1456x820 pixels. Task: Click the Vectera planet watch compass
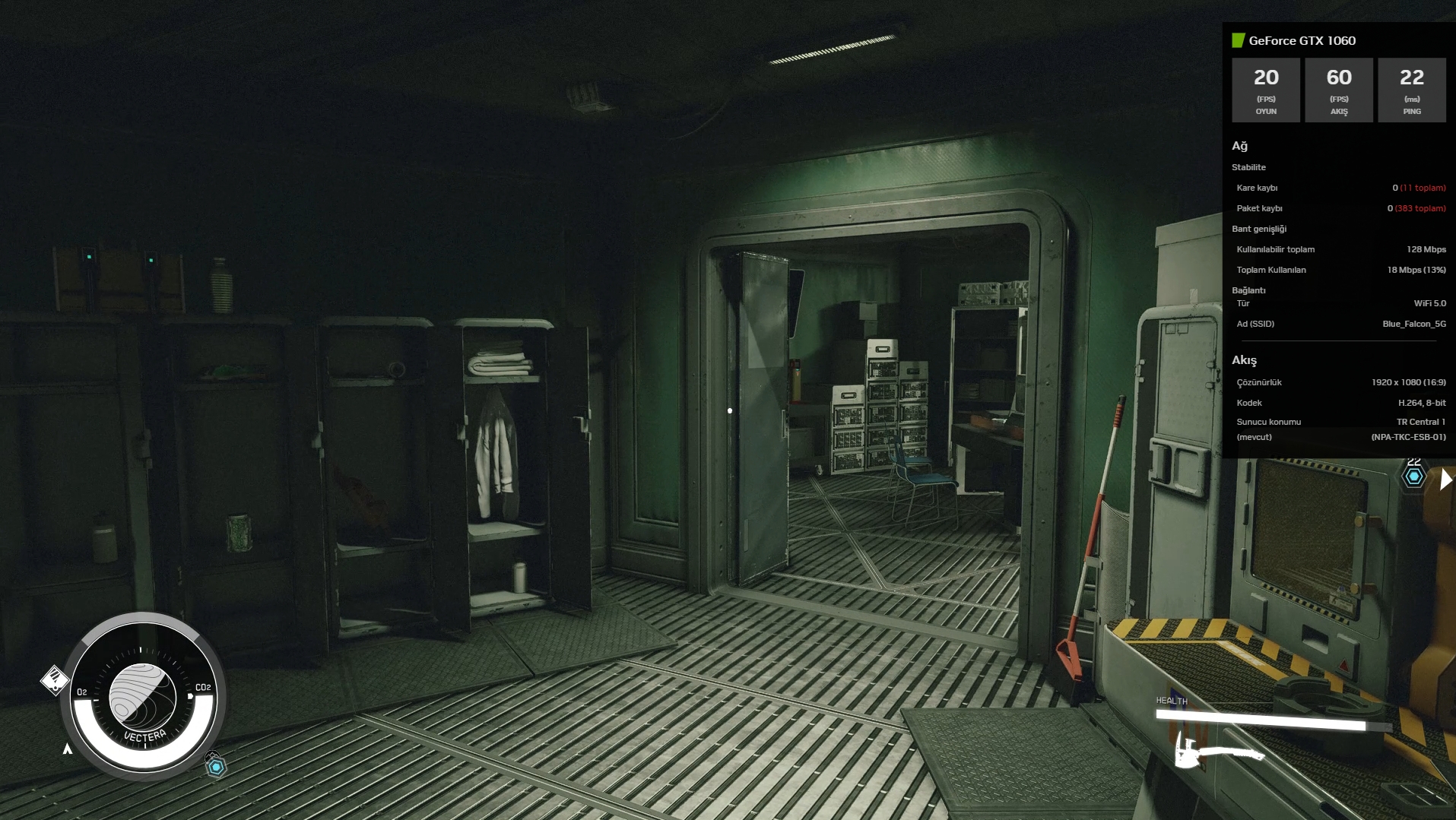click(143, 697)
